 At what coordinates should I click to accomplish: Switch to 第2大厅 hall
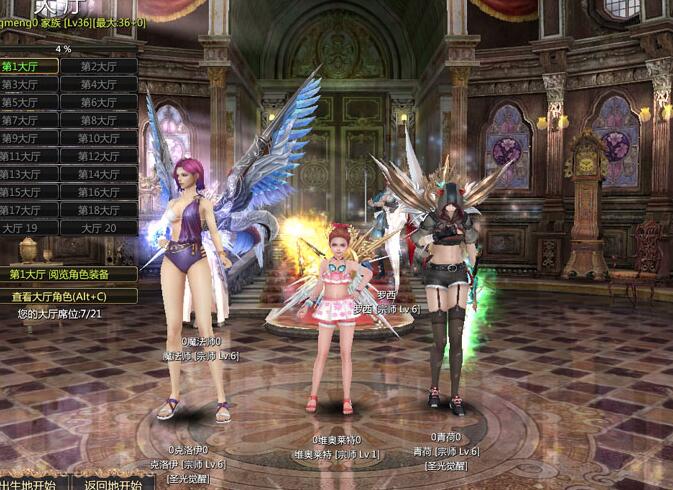[98, 66]
